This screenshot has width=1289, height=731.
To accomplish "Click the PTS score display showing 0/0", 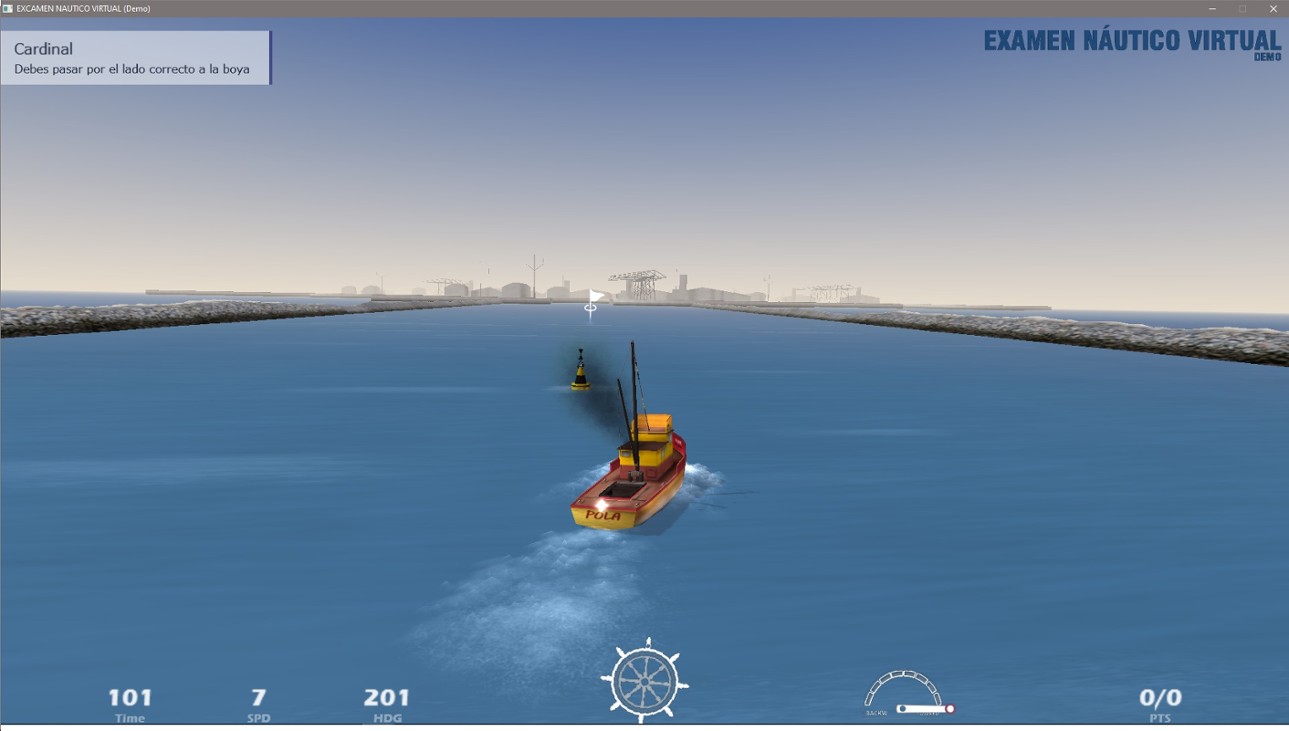I will click(1160, 698).
